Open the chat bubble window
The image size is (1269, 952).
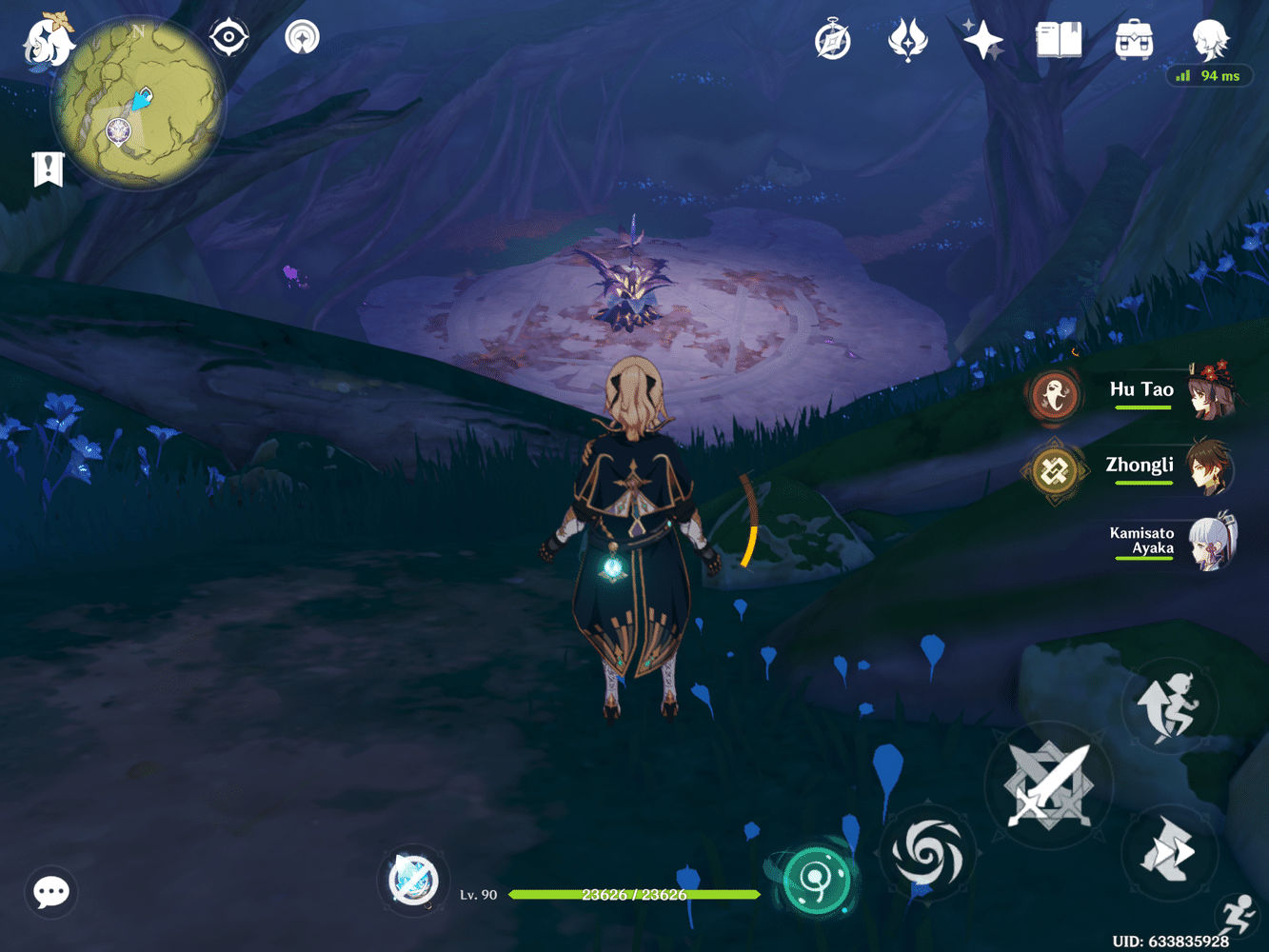pyautogui.click(x=50, y=893)
